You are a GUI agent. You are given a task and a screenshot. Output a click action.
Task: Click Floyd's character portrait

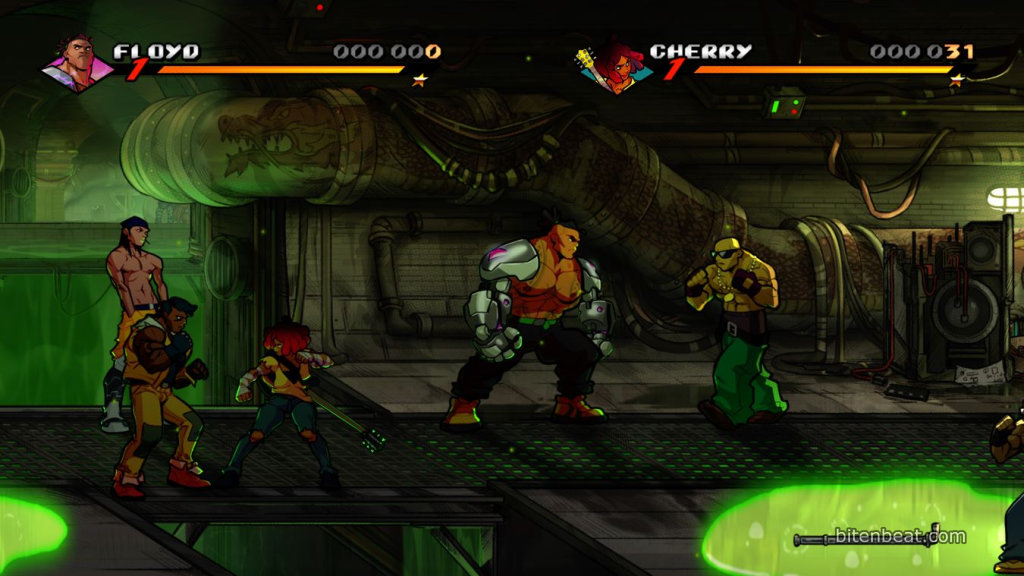coord(76,65)
